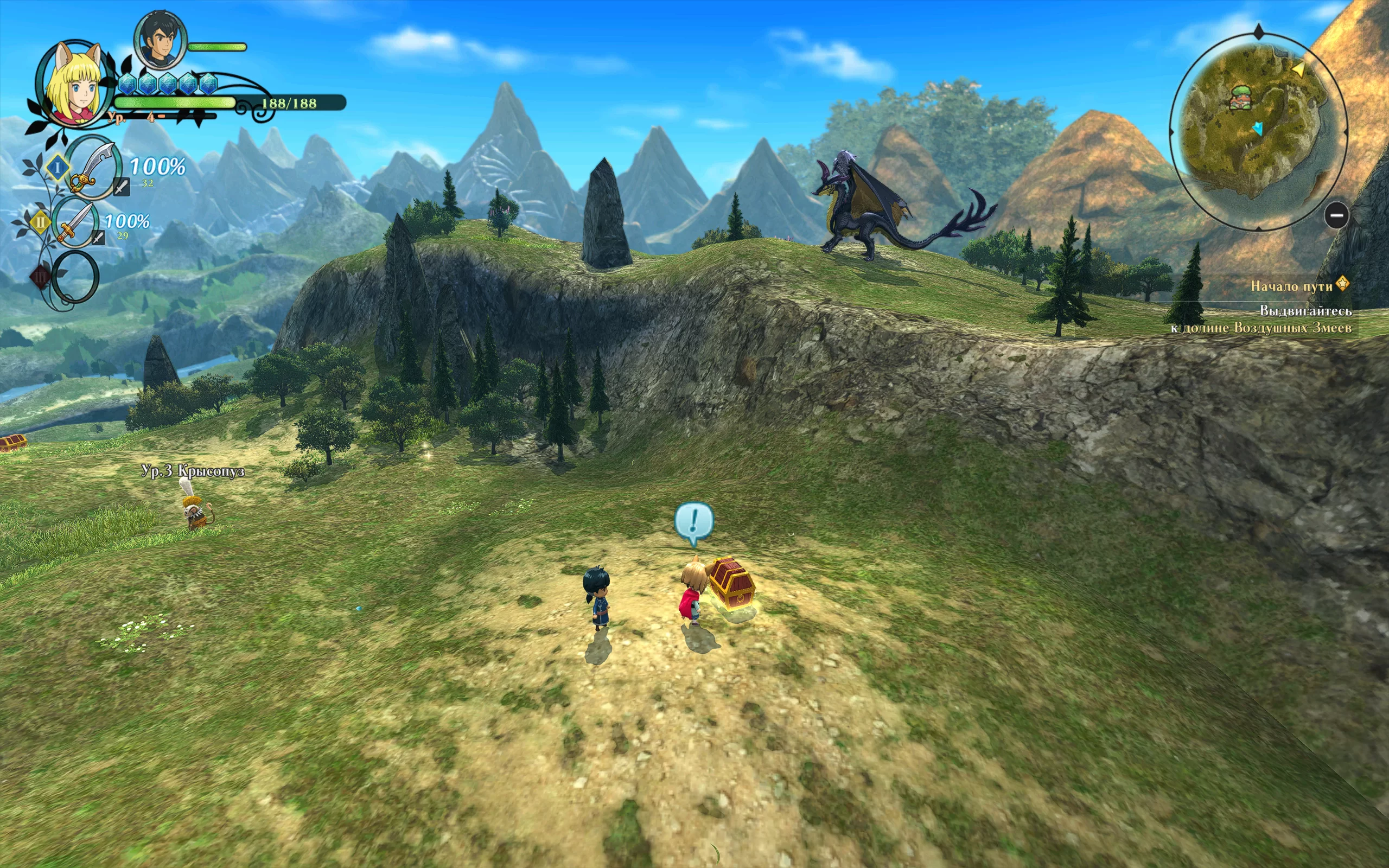Click the building marker on the minimap
1389x868 pixels.
pos(1241,98)
